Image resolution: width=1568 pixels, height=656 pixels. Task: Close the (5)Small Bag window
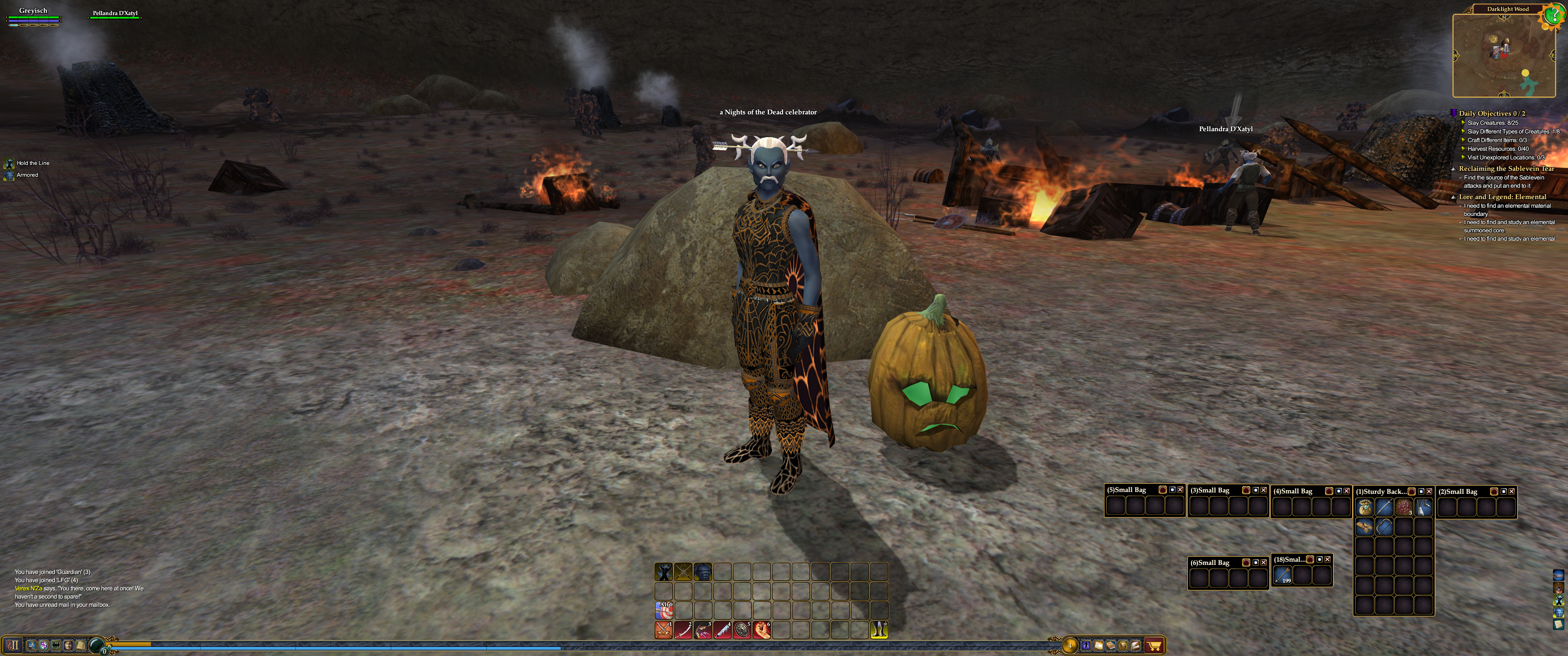pyautogui.click(x=1180, y=490)
